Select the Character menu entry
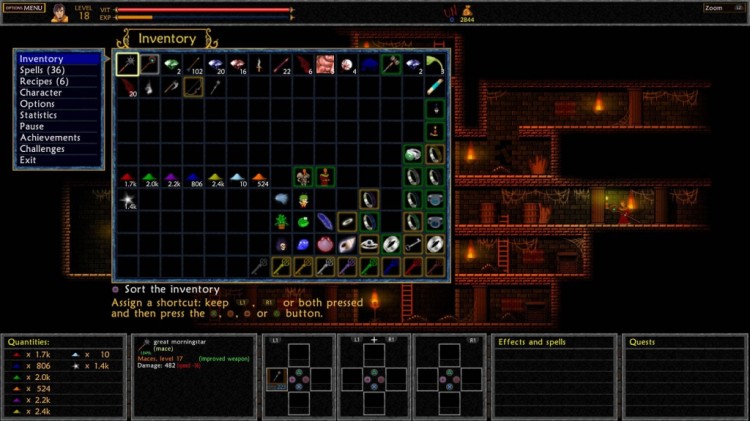This screenshot has width=750, height=421. tap(40, 92)
